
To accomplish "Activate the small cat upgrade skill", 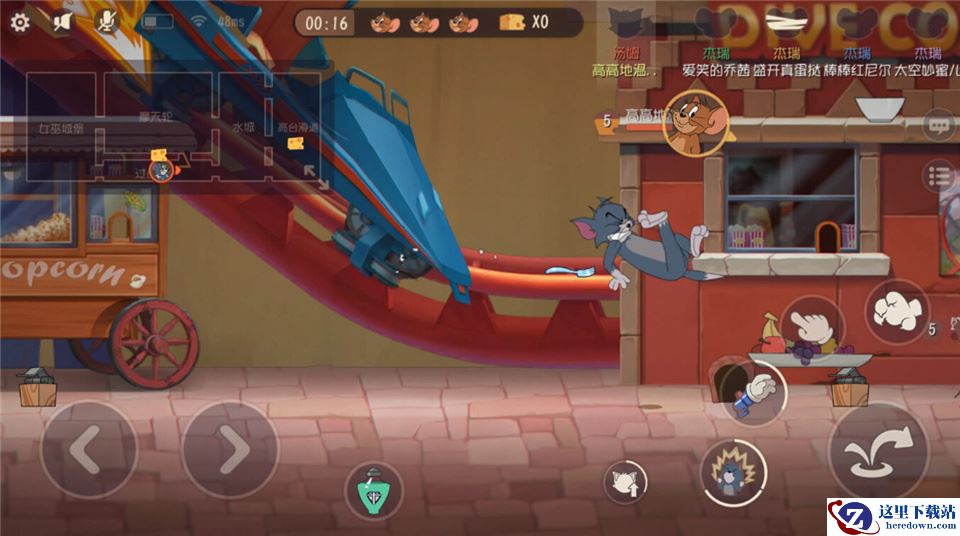I will tap(626, 483).
